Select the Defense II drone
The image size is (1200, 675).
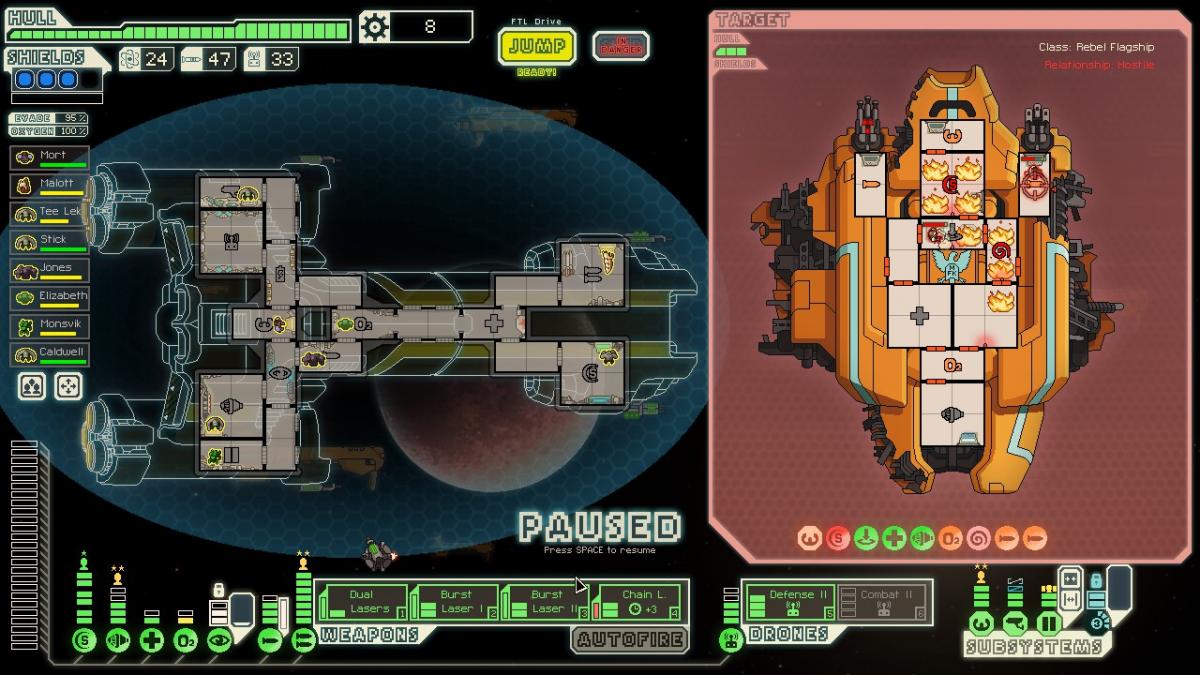[x=791, y=602]
